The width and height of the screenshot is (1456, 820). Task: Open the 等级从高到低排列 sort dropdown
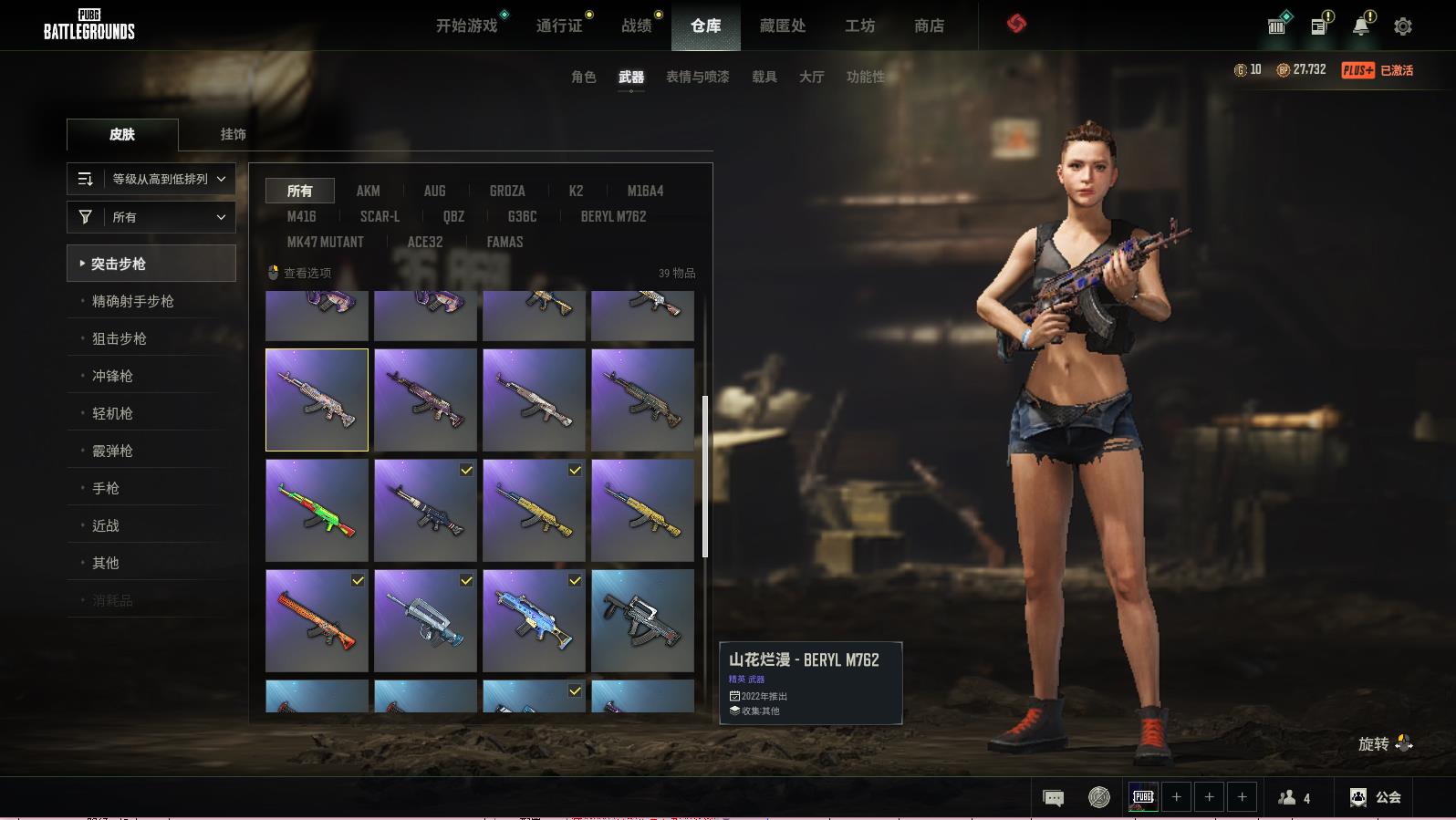[x=151, y=179]
